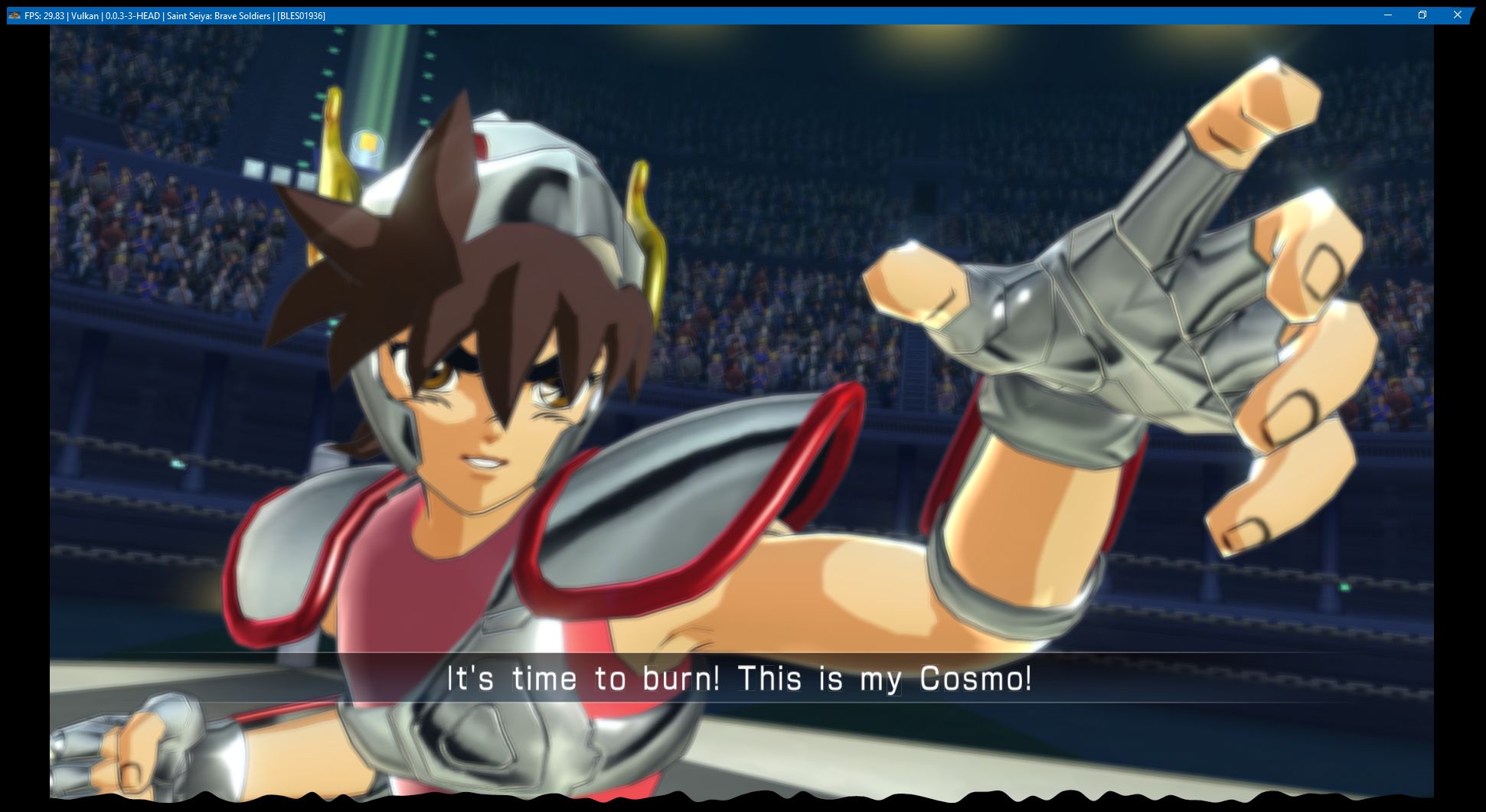Click the Vulkan renderer label
This screenshot has height=812, width=1486.
tap(84, 15)
